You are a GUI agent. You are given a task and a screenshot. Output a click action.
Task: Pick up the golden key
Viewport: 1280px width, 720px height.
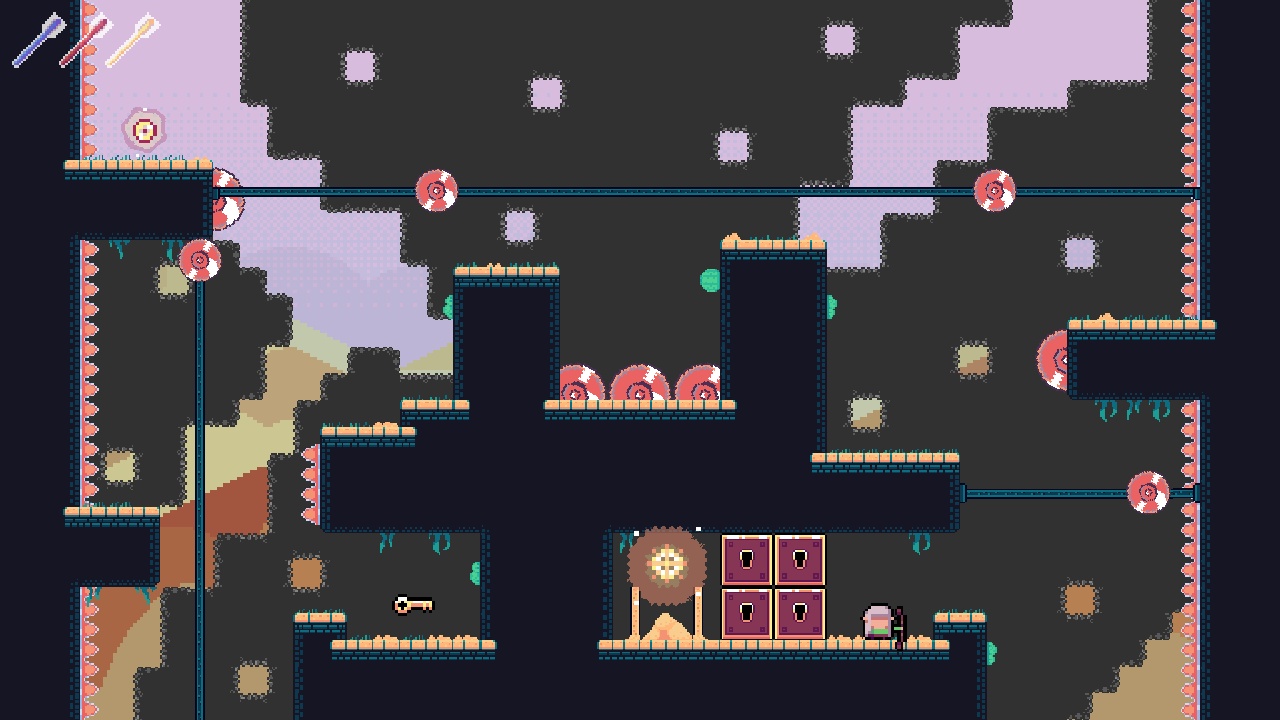[x=411, y=605]
